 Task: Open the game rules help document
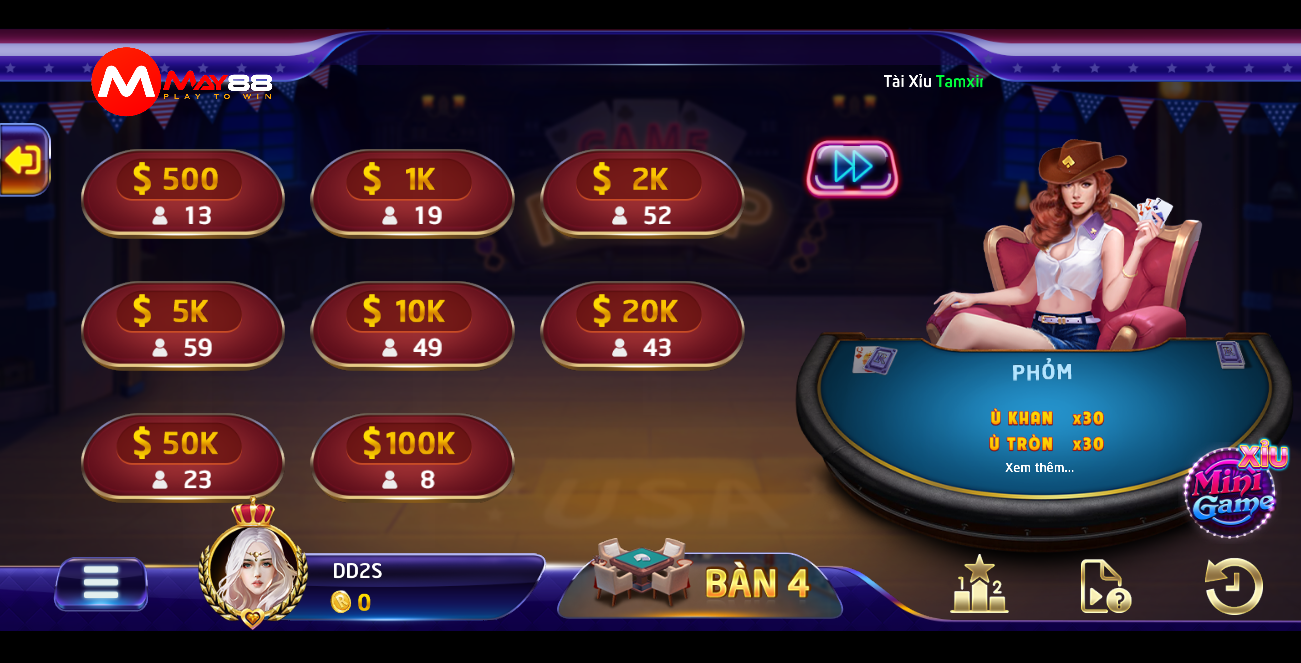coord(1104,586)
